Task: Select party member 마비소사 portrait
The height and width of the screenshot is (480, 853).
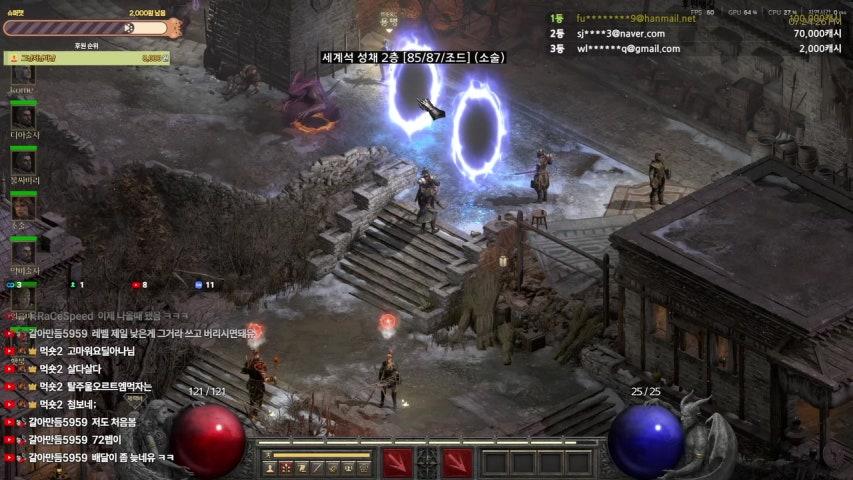Action: coord(23,252)
